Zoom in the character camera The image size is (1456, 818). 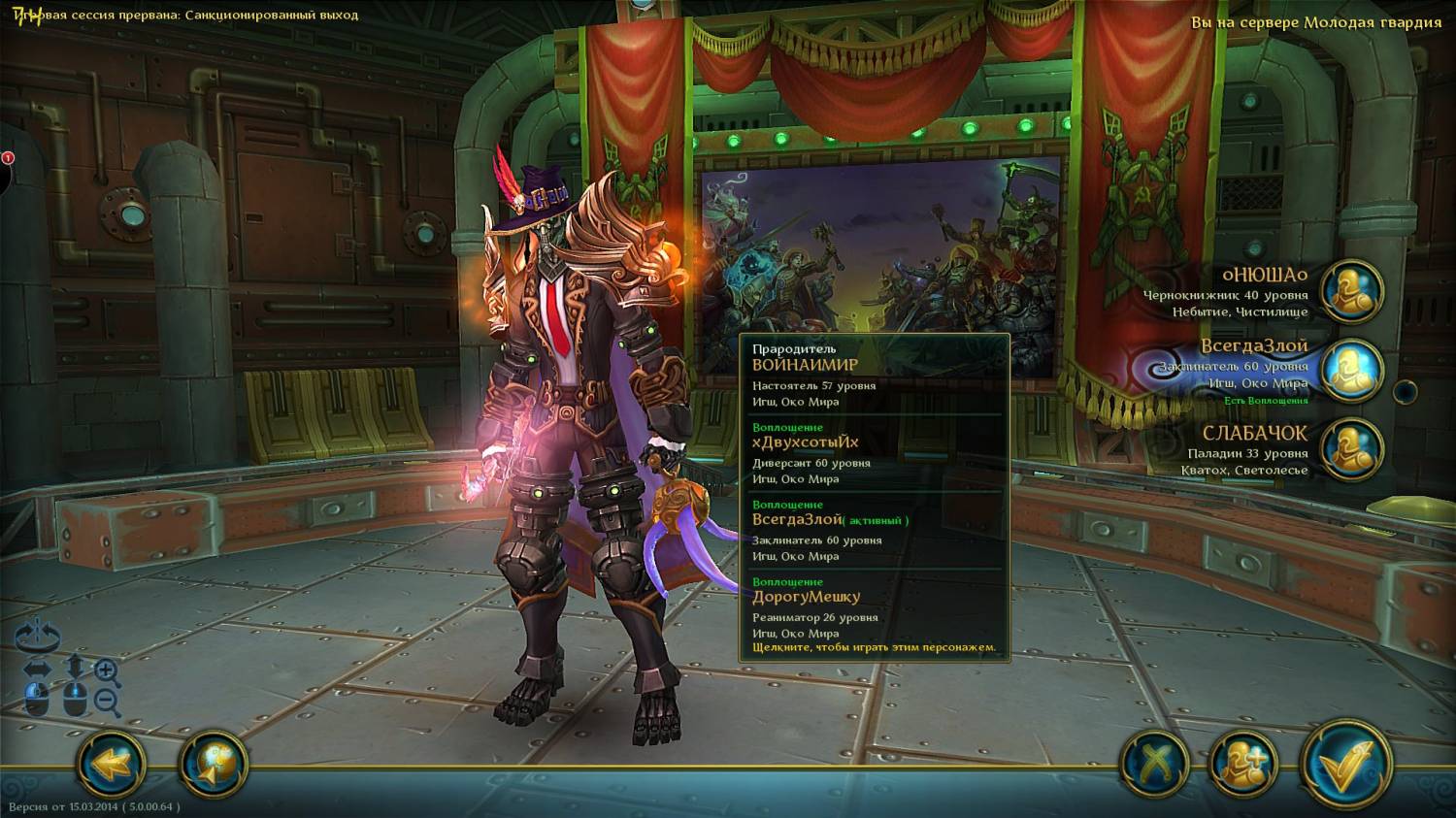pyautogui.click(x=108, y=671)
